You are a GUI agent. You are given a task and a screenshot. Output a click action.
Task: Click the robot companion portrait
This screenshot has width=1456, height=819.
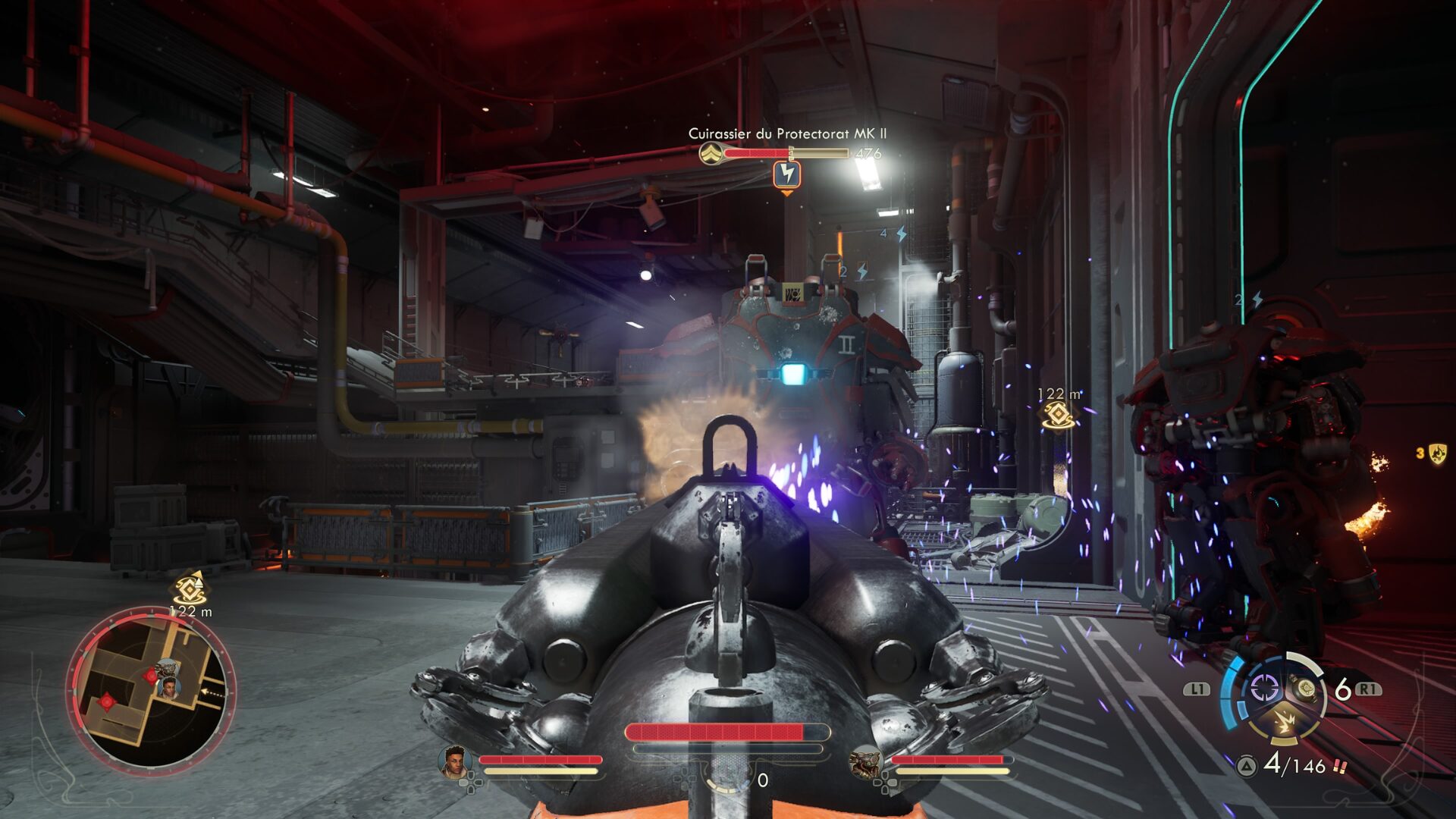click(x=866, y=762)
